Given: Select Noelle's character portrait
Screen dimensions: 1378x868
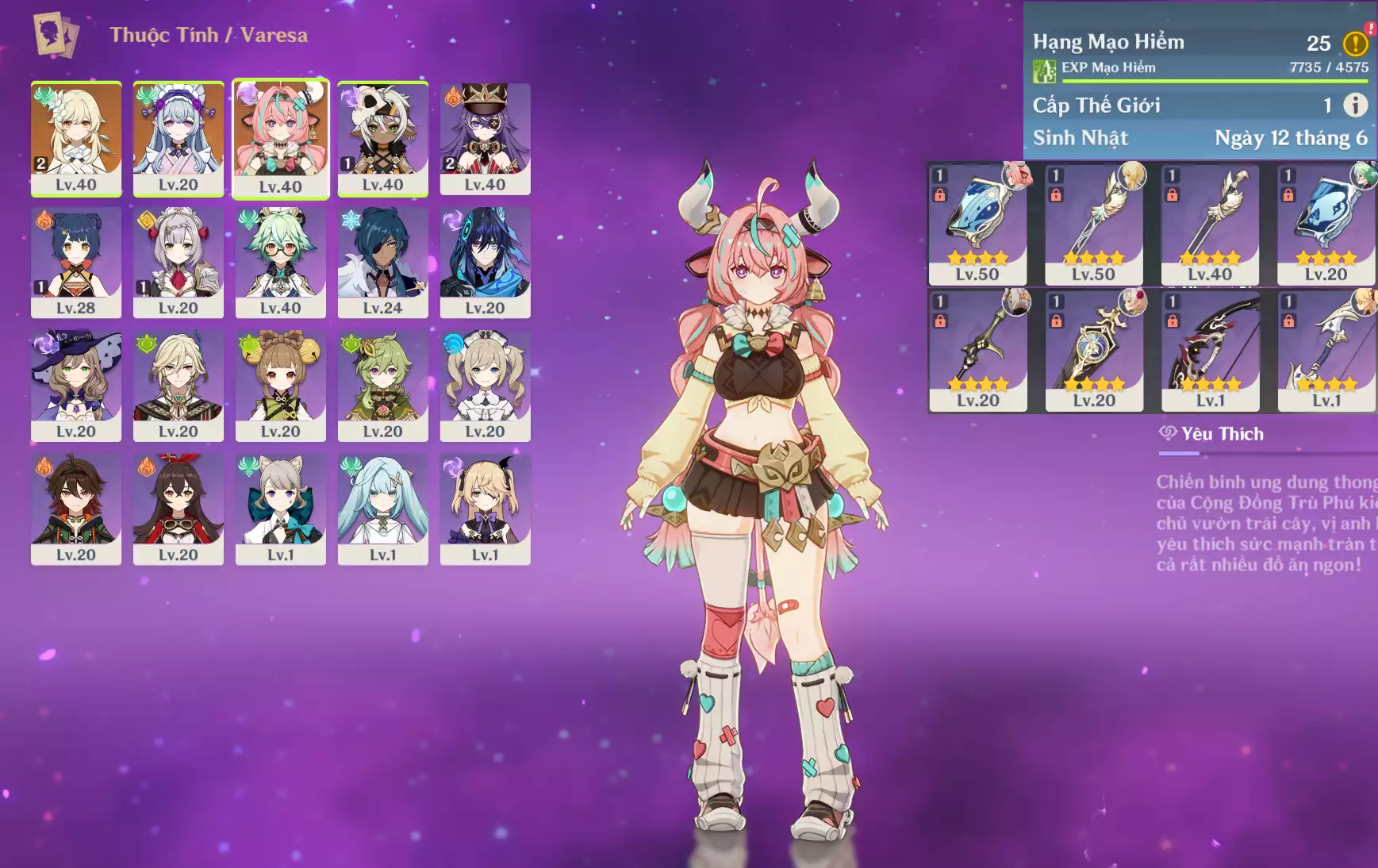Looking at the screenshot, I should (178, 260).
